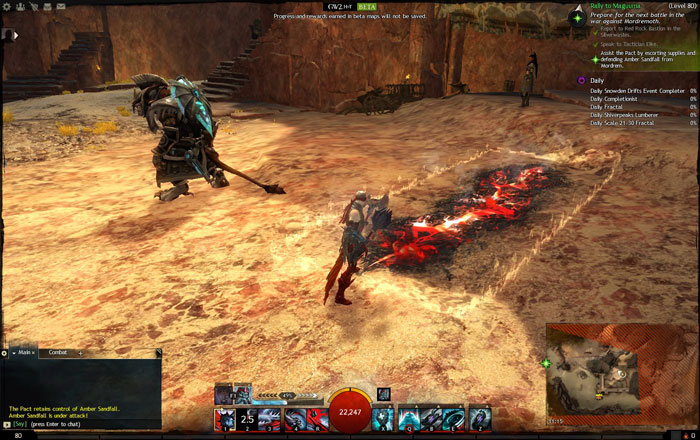Click the small icon above healing skill
700x440 pixels.
point(384,394)
